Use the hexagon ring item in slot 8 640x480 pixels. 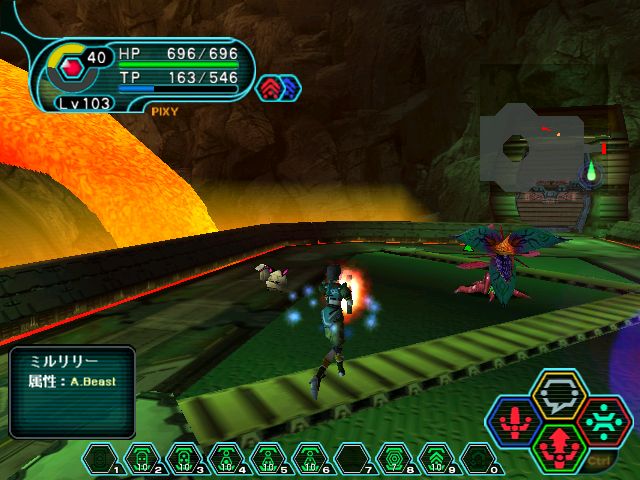pyautogui.click(x=394, y=459)
